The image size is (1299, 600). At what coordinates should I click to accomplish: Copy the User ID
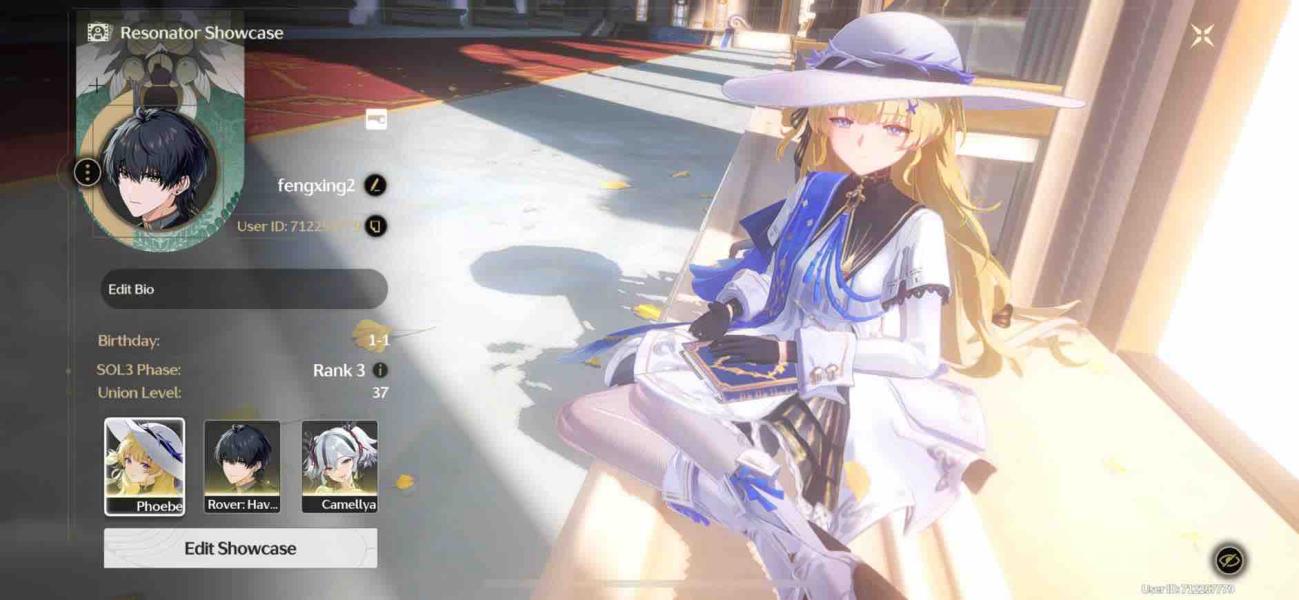pyautogui.click(x=375, y=226)
